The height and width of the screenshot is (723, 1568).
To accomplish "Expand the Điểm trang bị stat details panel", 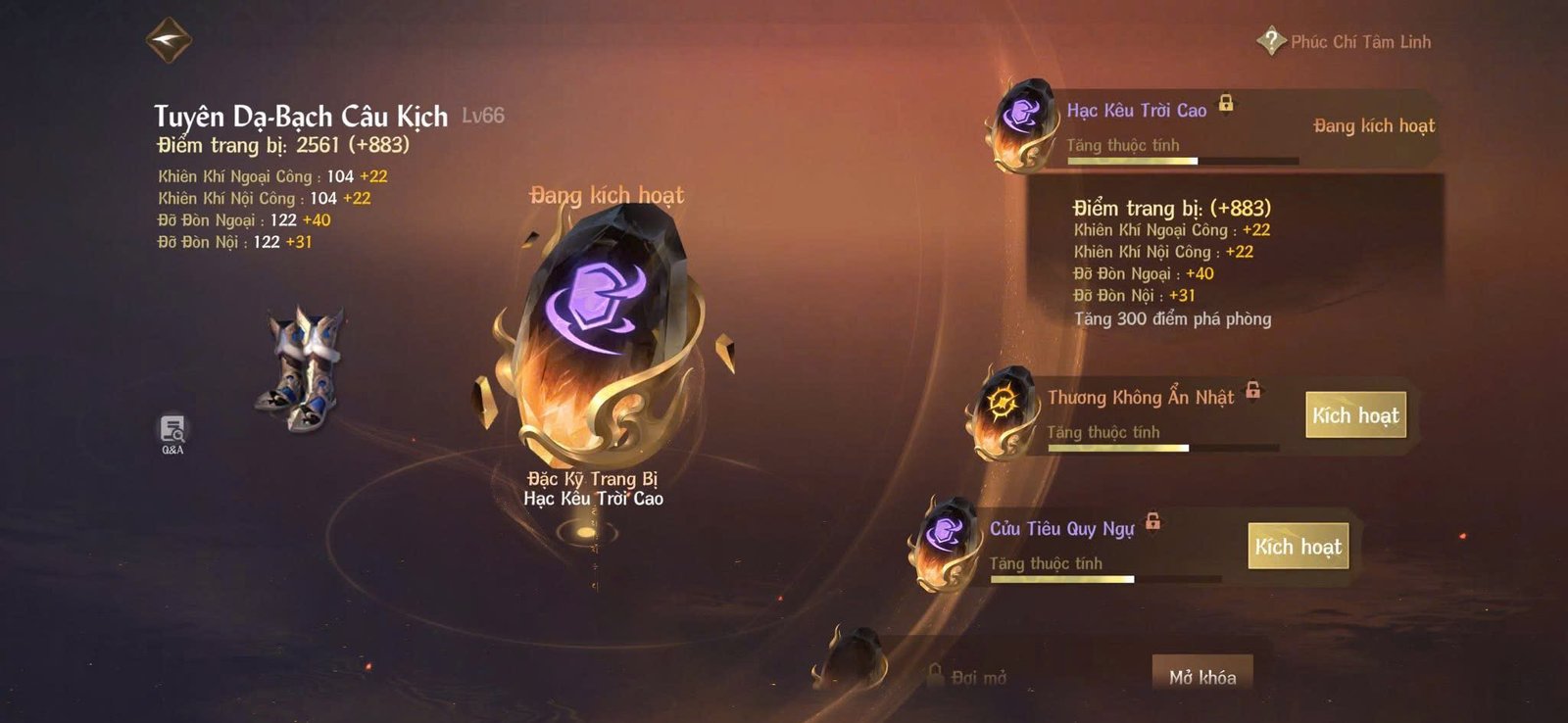I will click(x=1170, y=208).
